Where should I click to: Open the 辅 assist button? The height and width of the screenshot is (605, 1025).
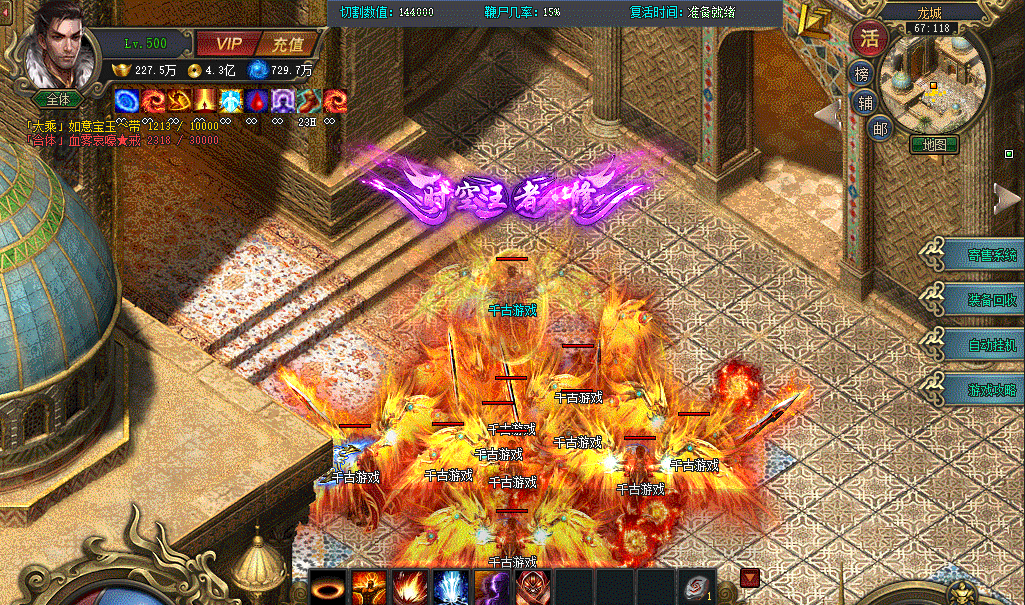coord(863,101)
